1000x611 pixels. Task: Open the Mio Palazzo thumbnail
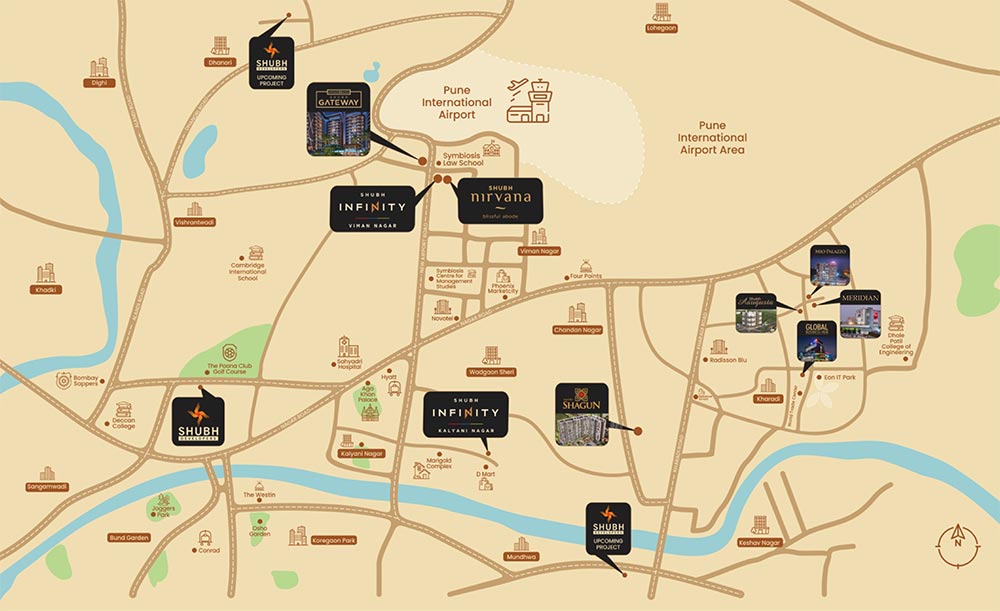click(830, 266)
